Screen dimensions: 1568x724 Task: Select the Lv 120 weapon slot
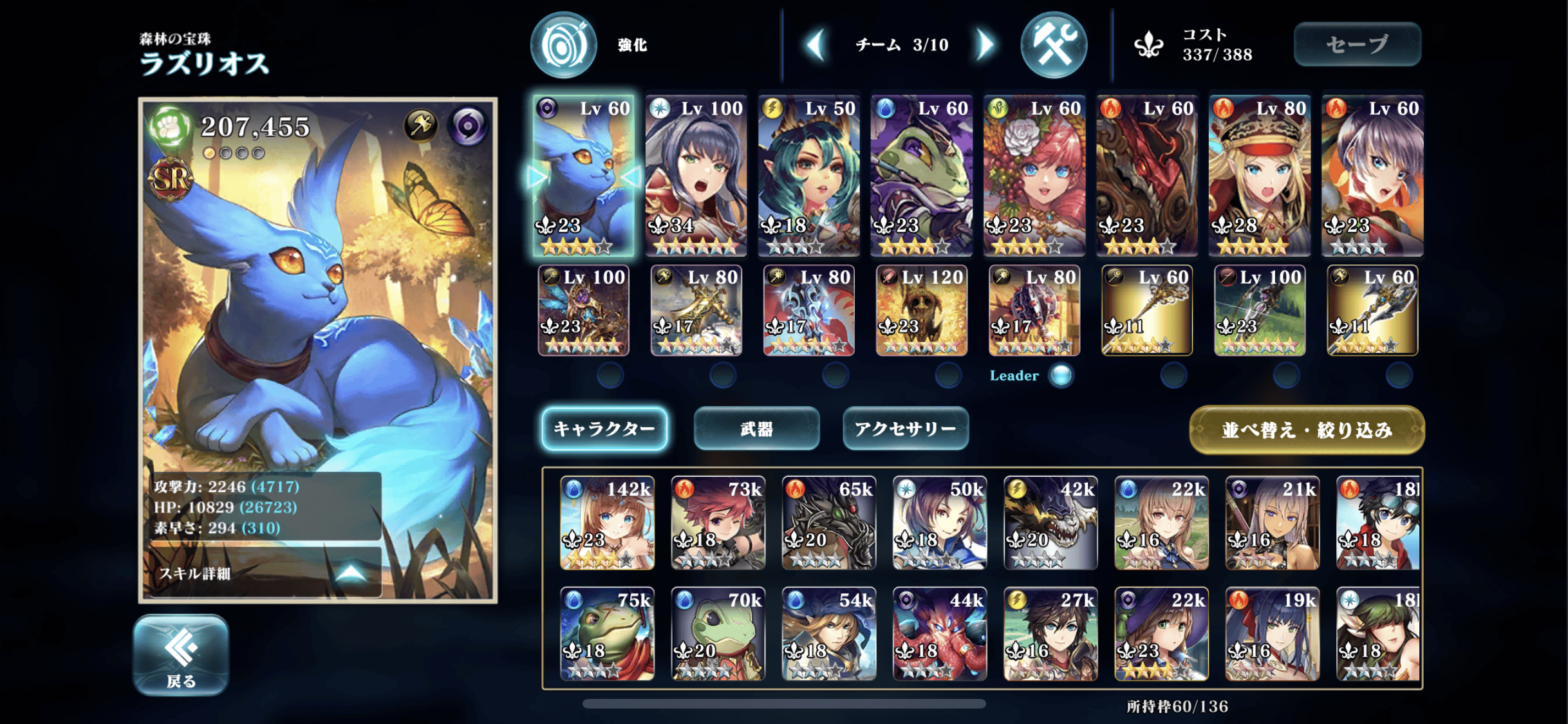(921, 310)
